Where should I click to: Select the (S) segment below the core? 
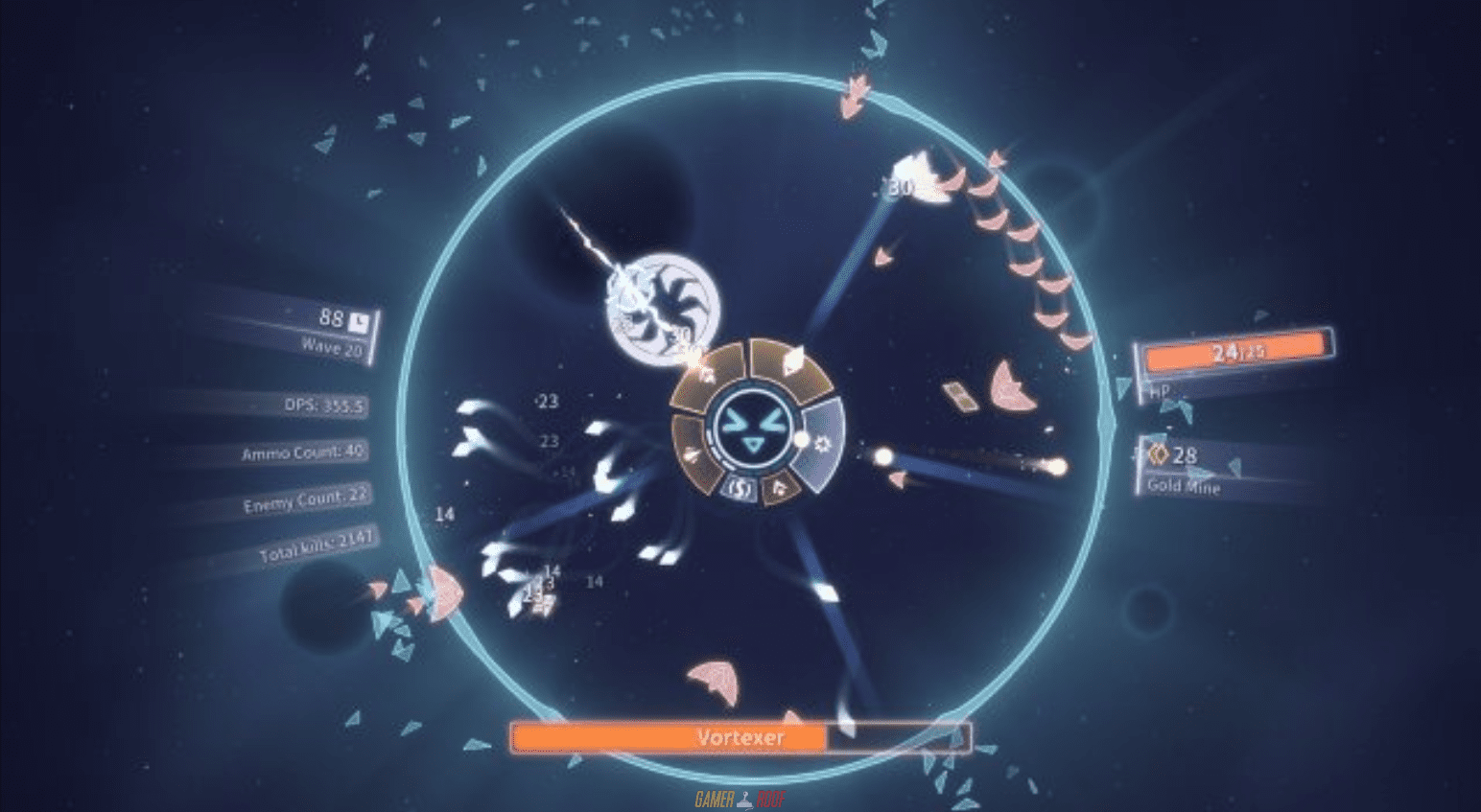[x=740, y=488]
